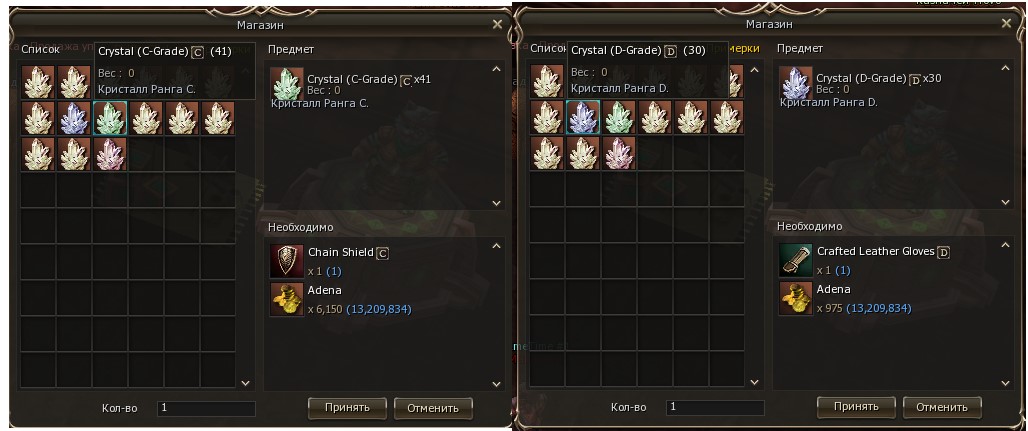Confirm the Crafted Leather Gloves exchange
Screen dimensions: 1028x431
tap(855, 406)
